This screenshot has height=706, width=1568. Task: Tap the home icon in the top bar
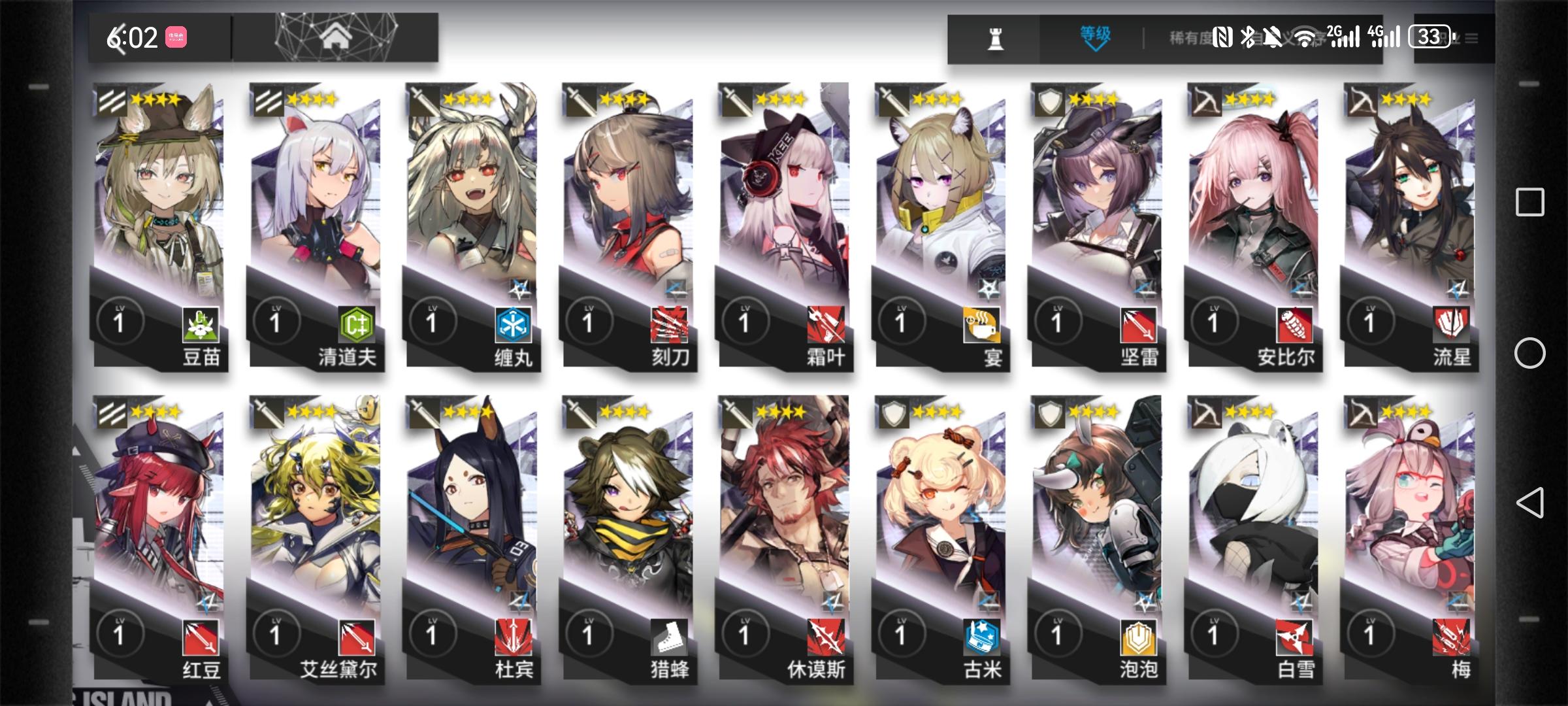pos(334,36)
